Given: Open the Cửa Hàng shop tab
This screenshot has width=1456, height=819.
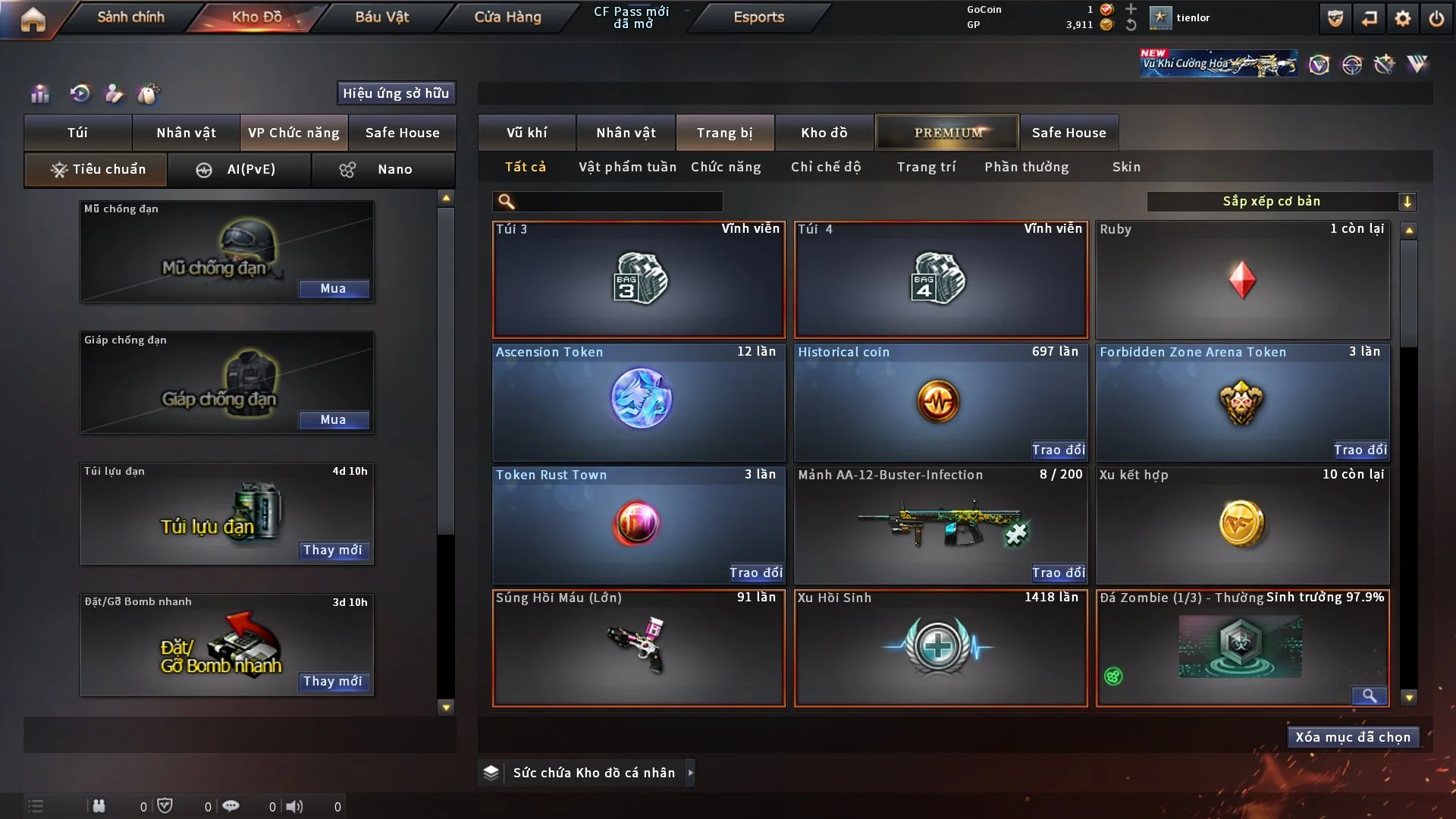Looking at the screenshot, I should coord(507,17).
